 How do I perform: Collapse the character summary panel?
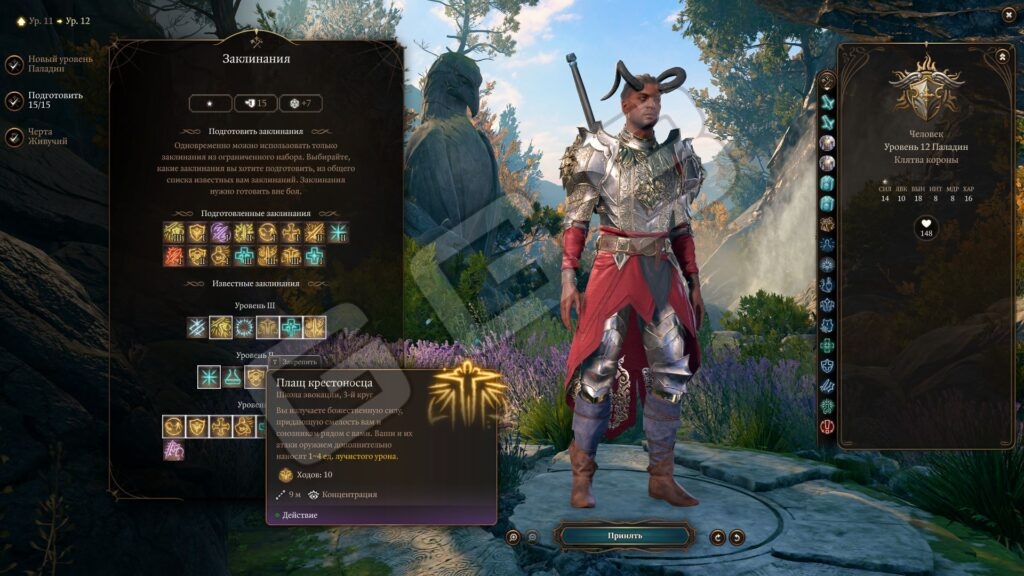(x=1002, y=57)
